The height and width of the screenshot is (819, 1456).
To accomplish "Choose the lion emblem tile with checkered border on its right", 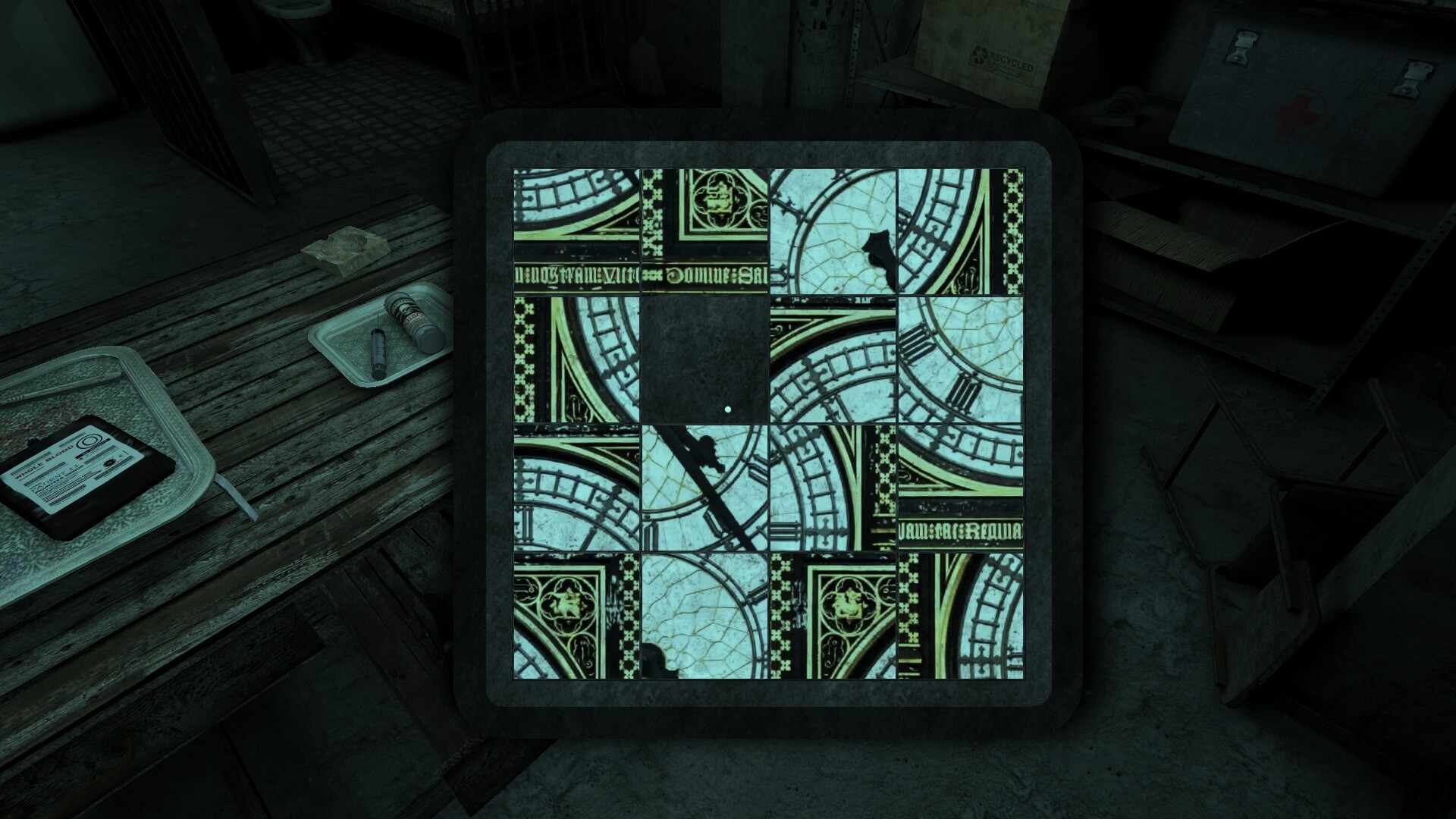I will click(576, 615).
